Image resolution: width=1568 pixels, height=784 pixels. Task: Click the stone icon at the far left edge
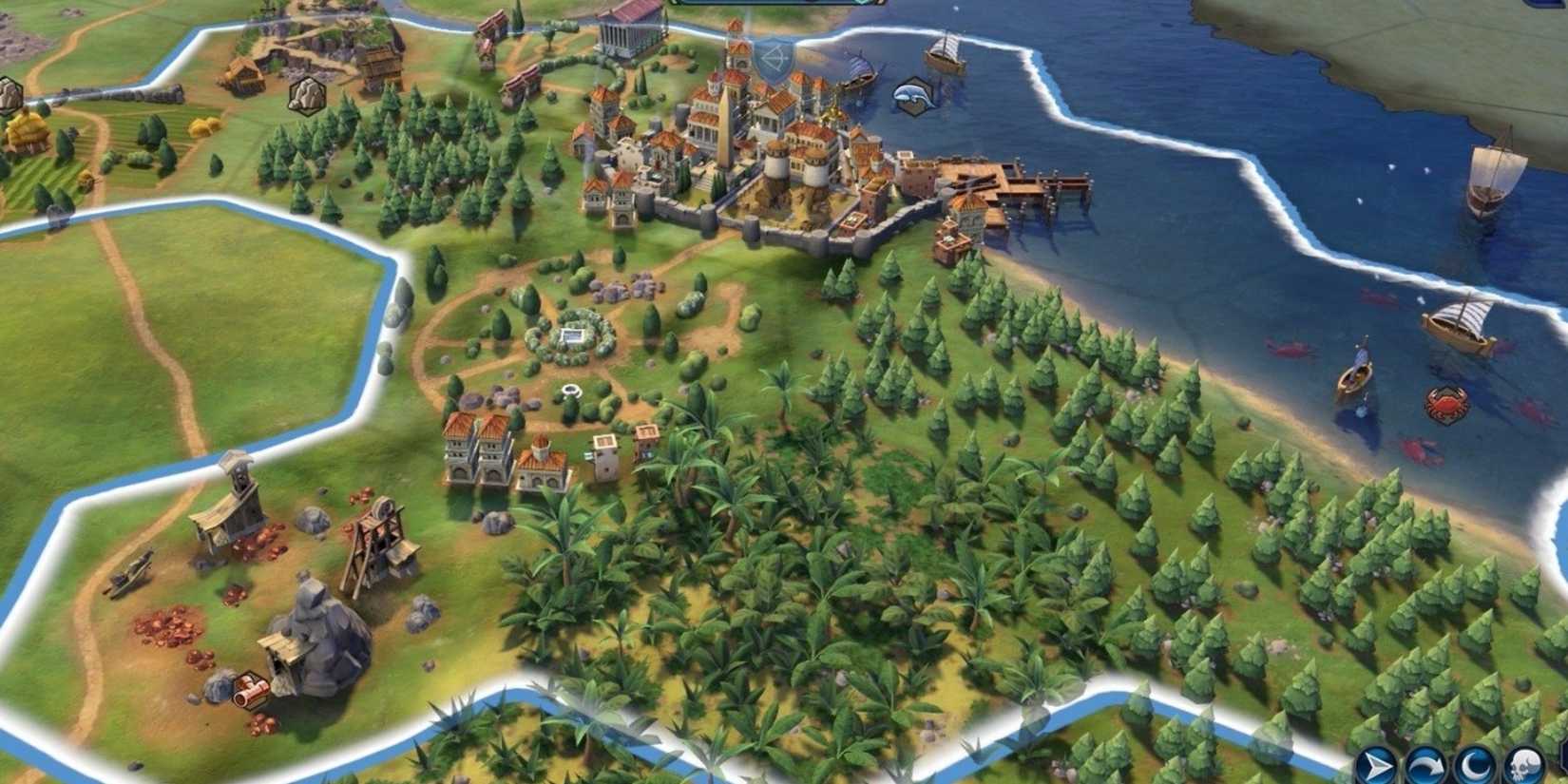click(x=10, y=92)
